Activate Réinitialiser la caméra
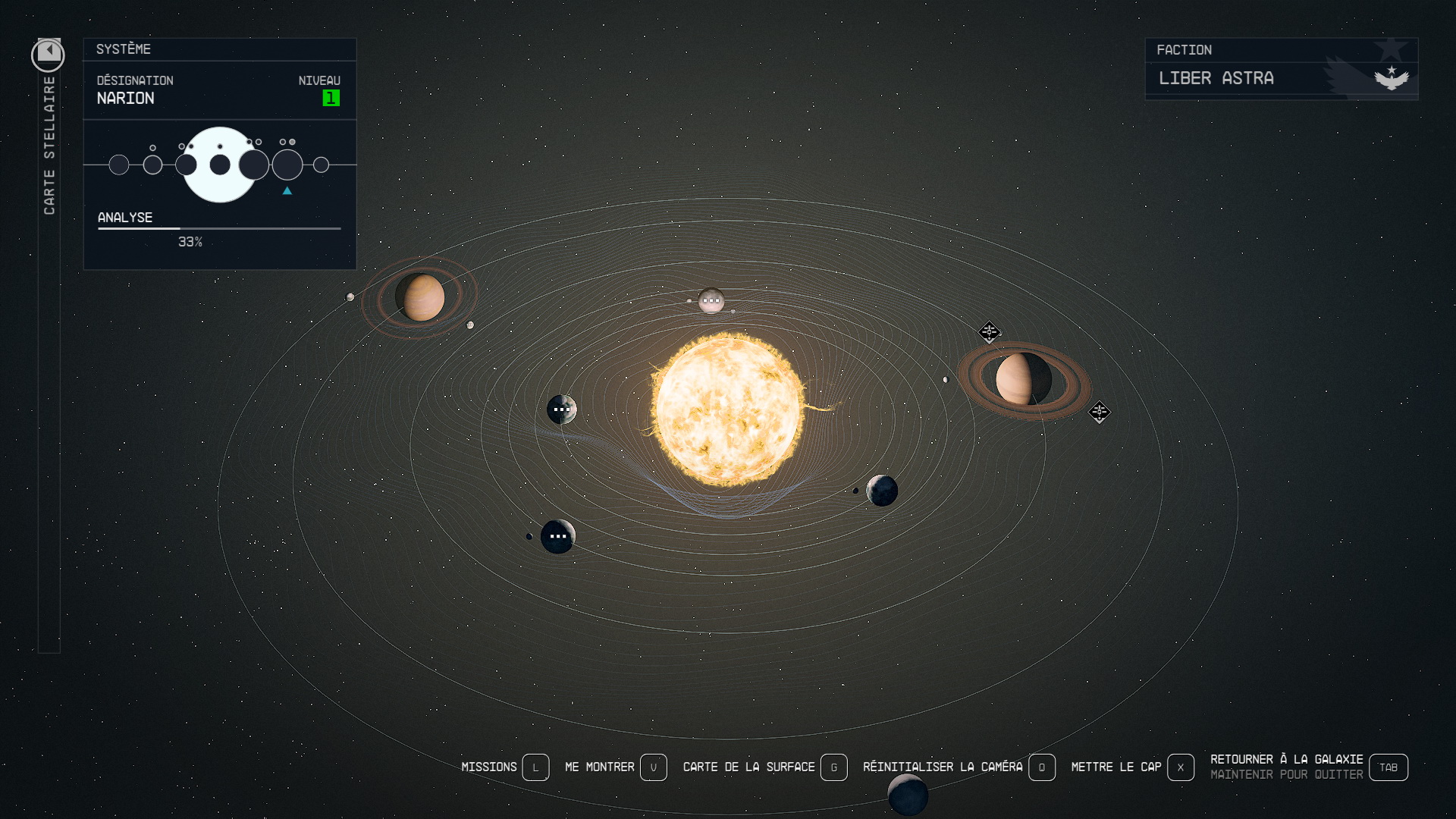Screen dimensions: 1456x819 click(x=1041, y=767)
